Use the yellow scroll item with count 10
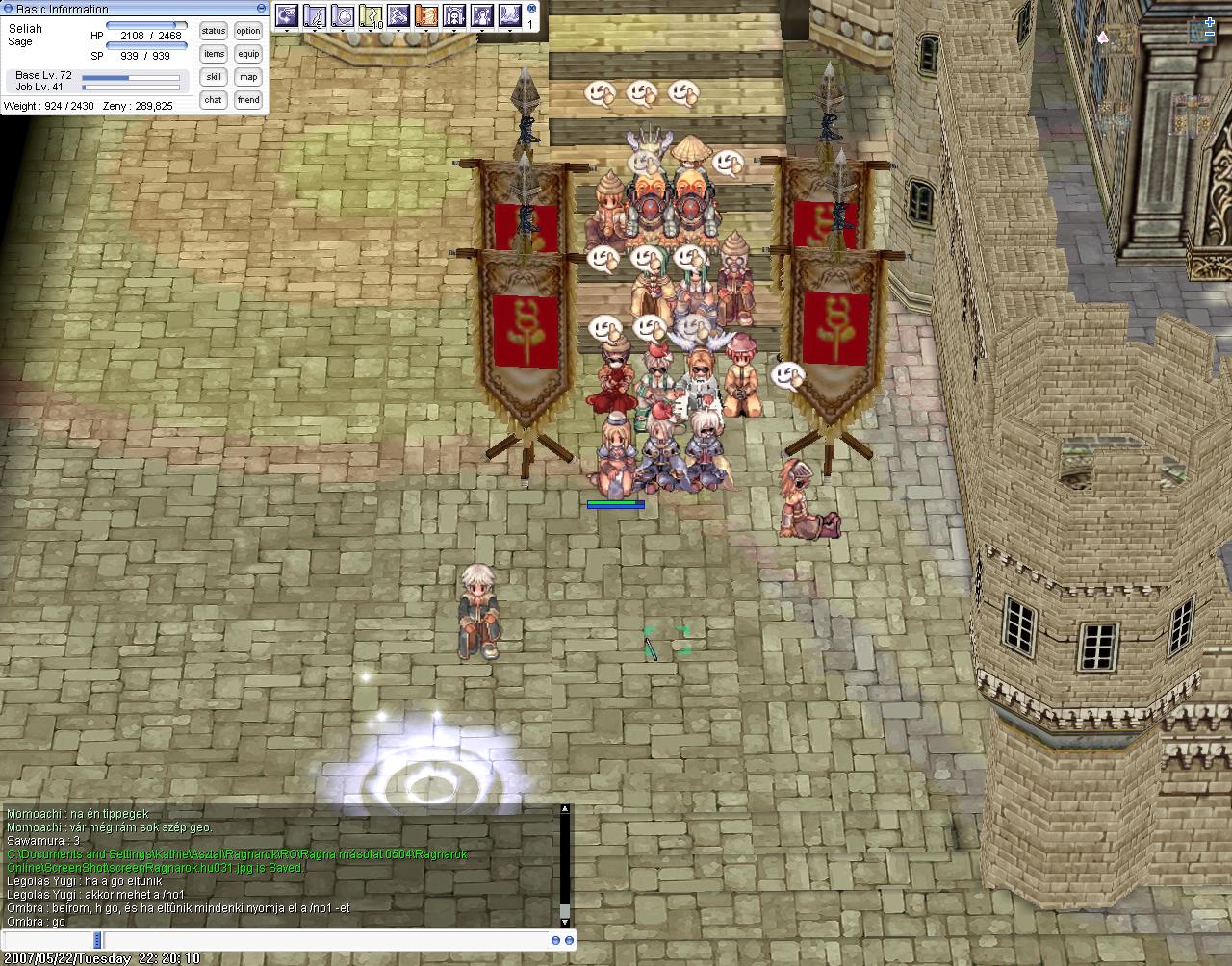1232x966 pixels. 371,15
